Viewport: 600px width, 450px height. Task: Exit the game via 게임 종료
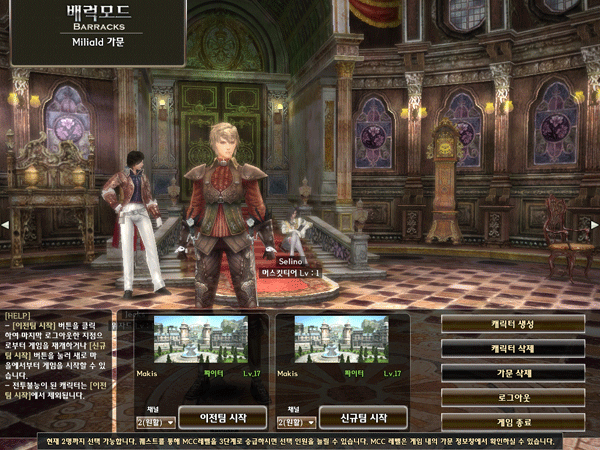[513, 421]
